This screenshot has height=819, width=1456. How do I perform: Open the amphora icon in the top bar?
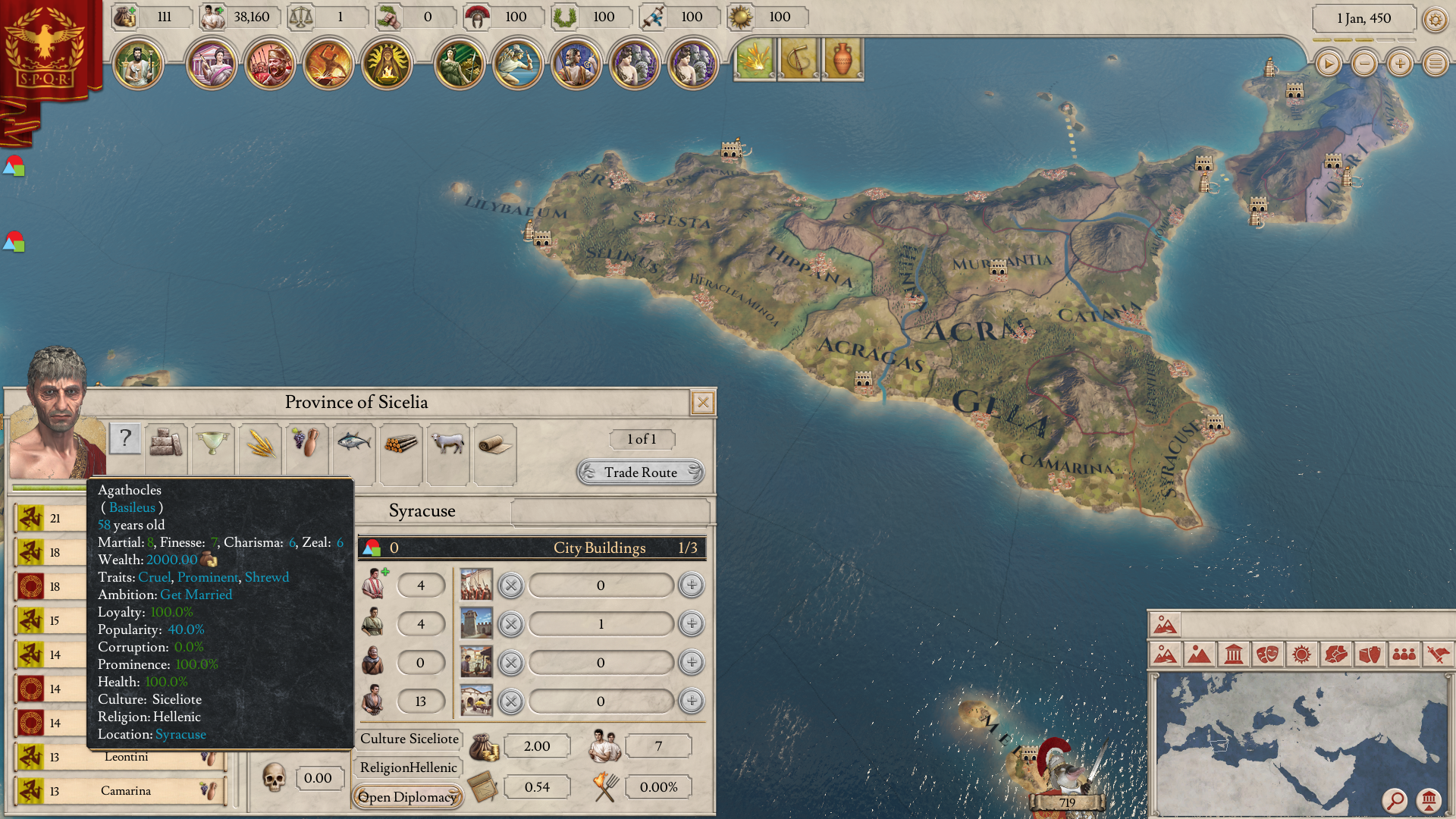pos(843,59)
